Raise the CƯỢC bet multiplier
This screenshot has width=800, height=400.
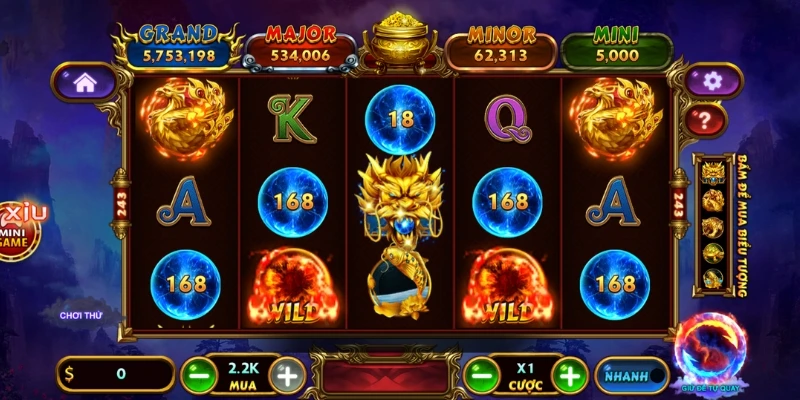coord(571,376)
